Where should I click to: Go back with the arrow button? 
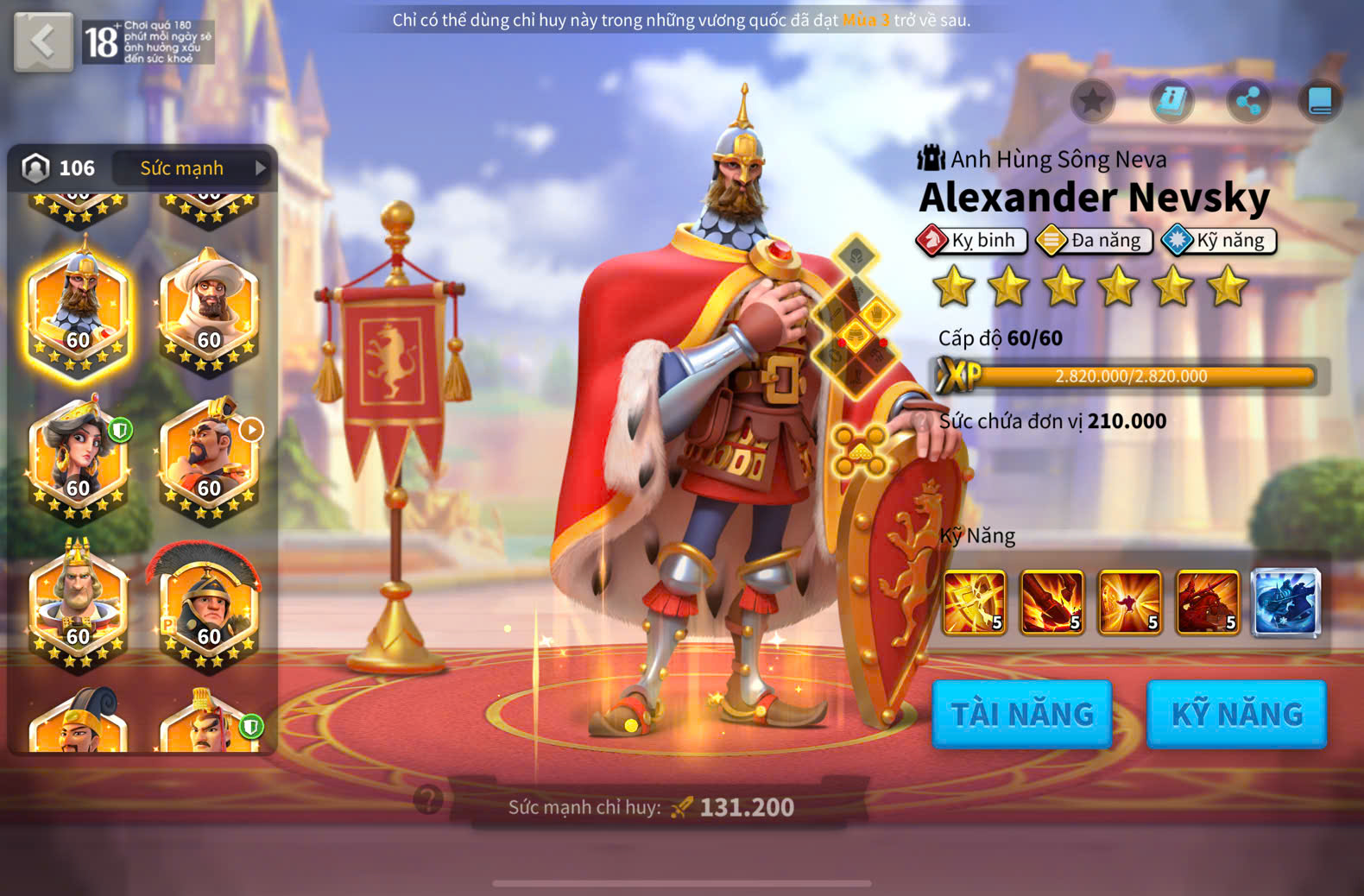coord(43,41)
